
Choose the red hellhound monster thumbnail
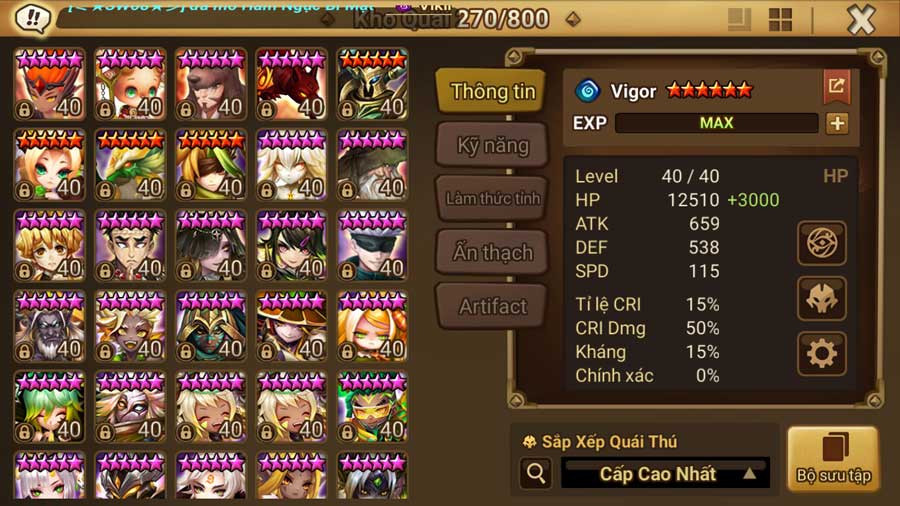click(291, 85)
